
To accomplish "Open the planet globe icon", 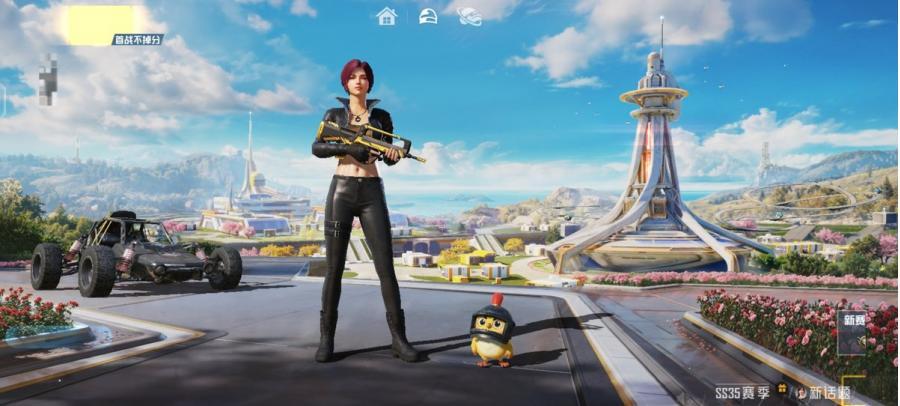I will (469, 16).
